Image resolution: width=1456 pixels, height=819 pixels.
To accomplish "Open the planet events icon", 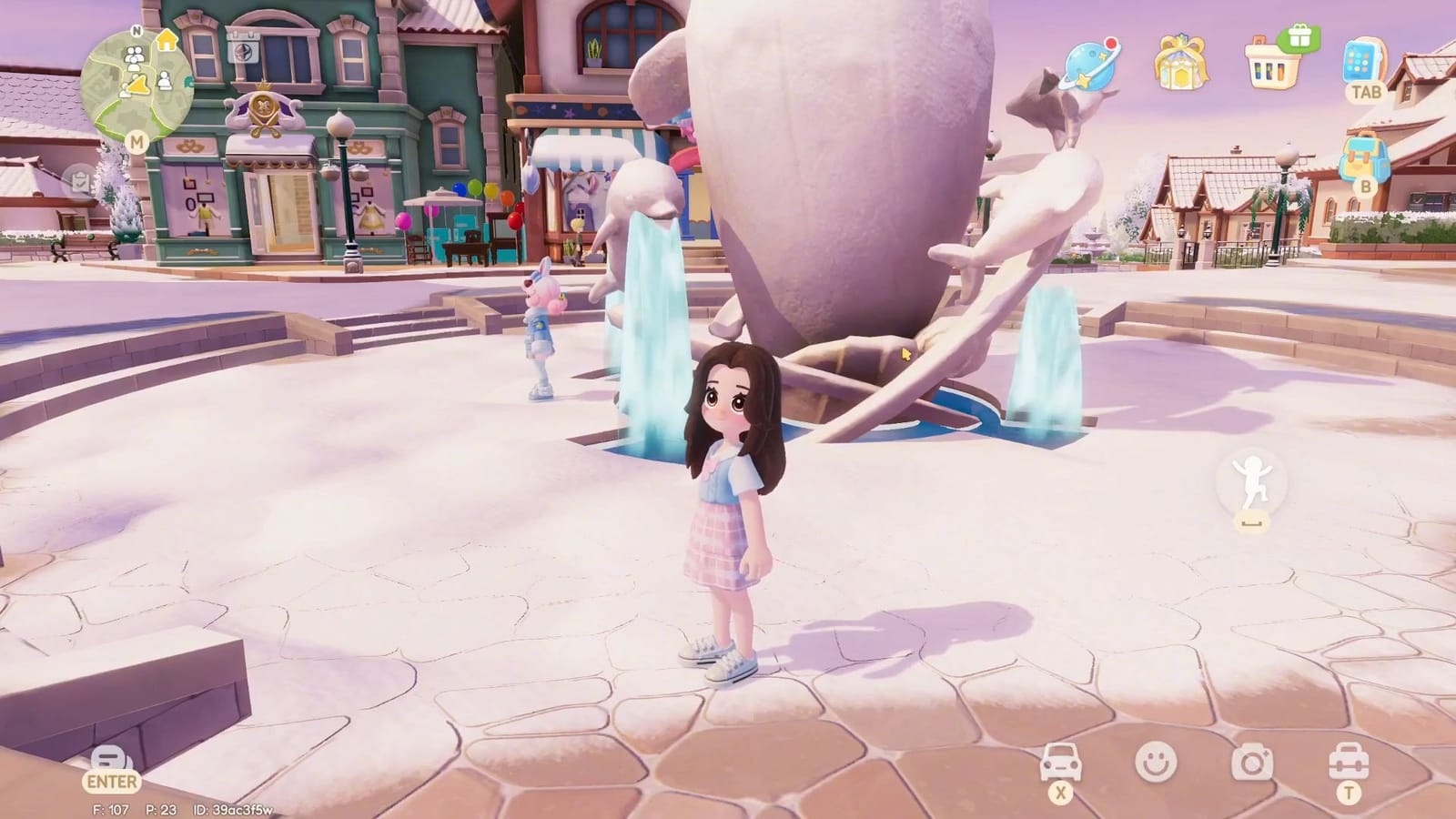I will point(1089,66).
